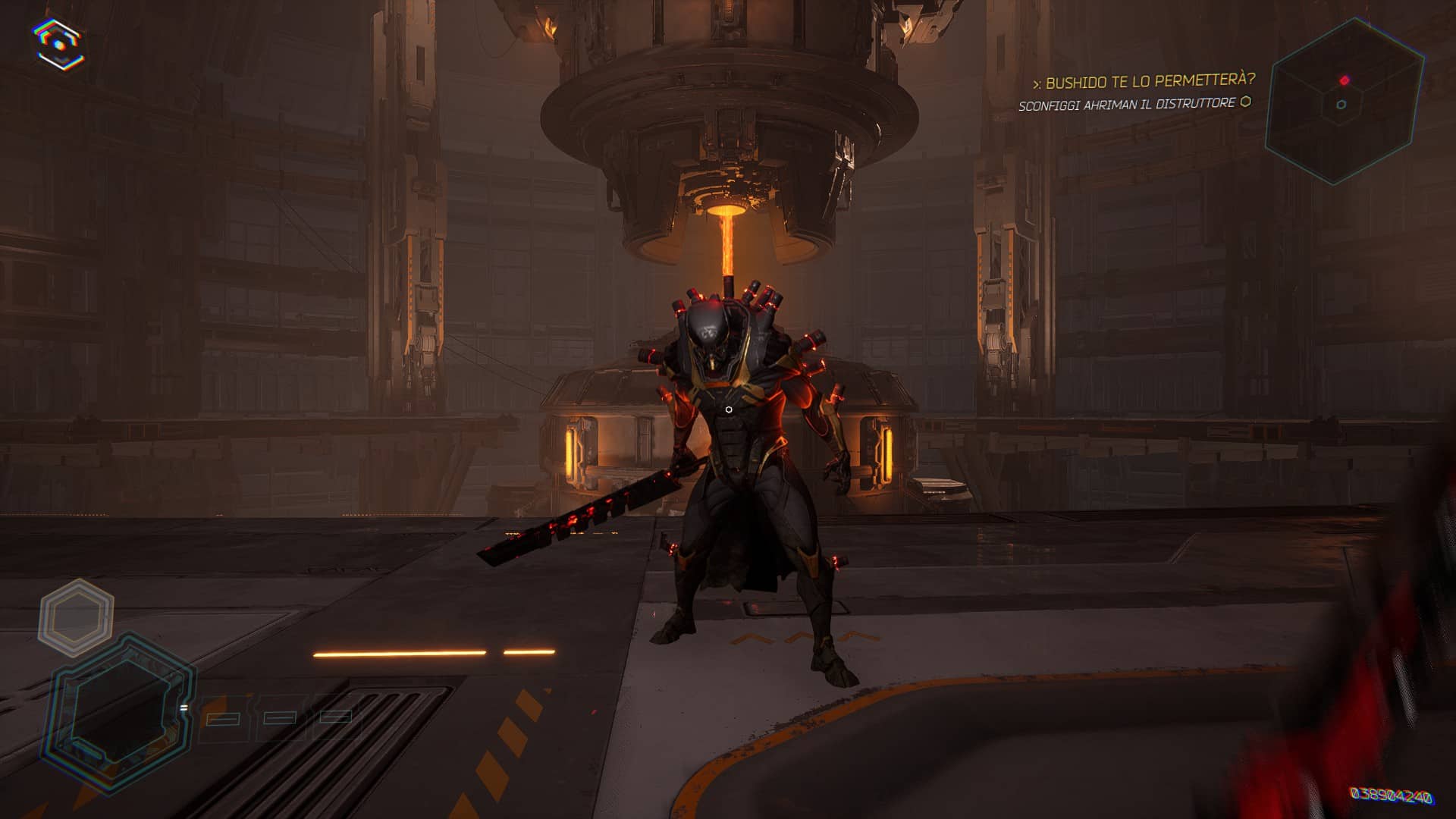The image size is (1456, 819).
Task: Open the "Bushido te lo permetterà?" quest tracker
Action: (x=1144, y=80)
